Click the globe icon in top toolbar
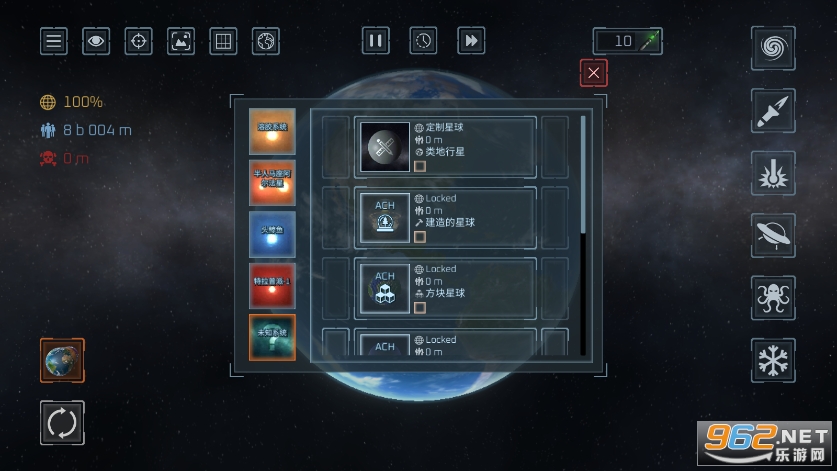The height and width of the screenshot is (471, 837). click(x=266, y=41)
